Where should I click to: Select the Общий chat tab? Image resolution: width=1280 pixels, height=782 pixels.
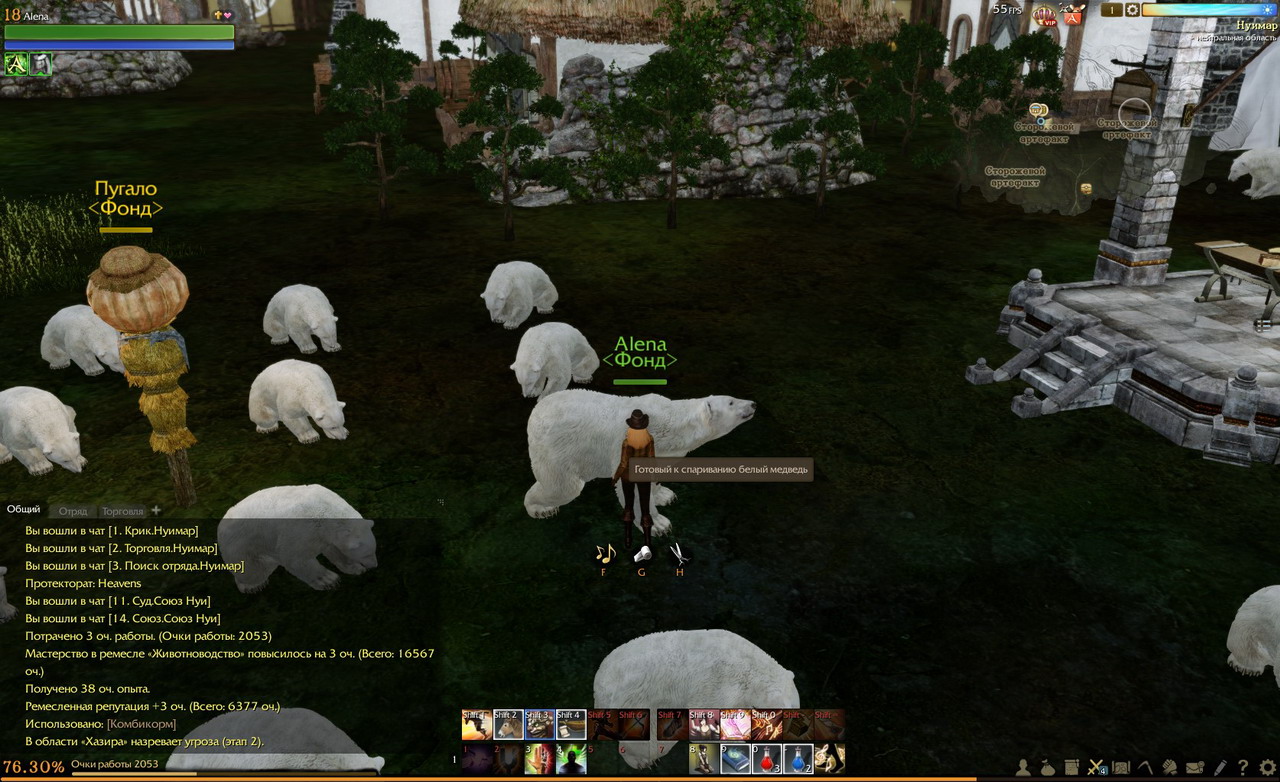pyautogui.click(x=24, y=510)
